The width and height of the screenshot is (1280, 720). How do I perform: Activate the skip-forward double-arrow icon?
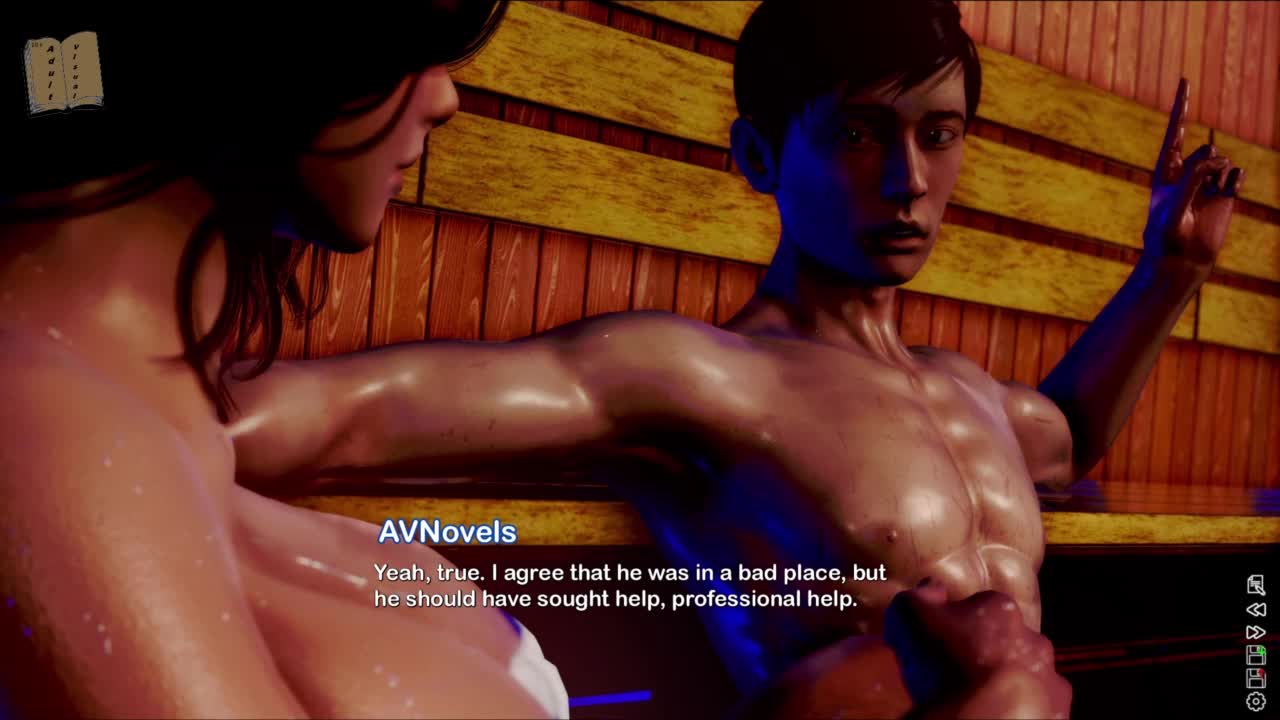1256,632
